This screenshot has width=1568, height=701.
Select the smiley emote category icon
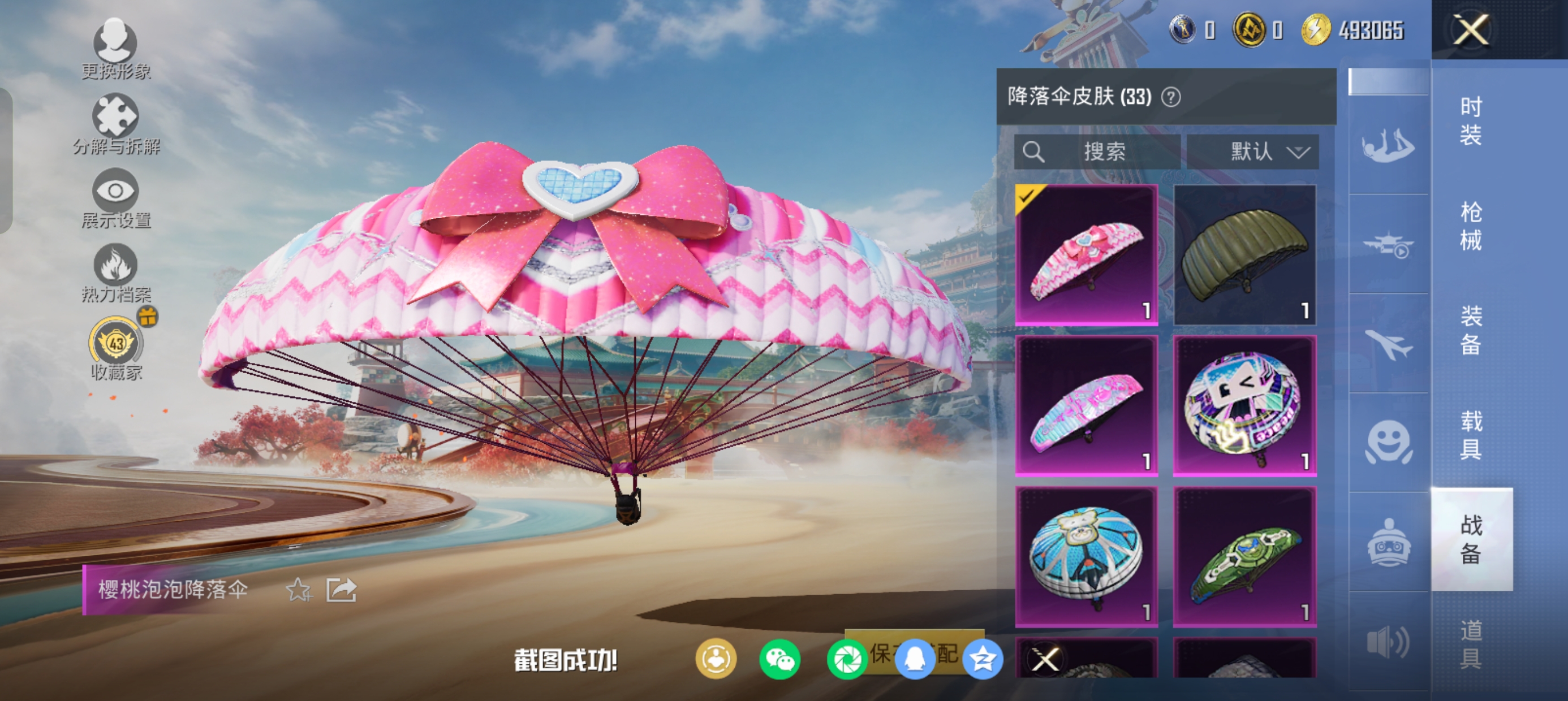[x=1388, y=443]
